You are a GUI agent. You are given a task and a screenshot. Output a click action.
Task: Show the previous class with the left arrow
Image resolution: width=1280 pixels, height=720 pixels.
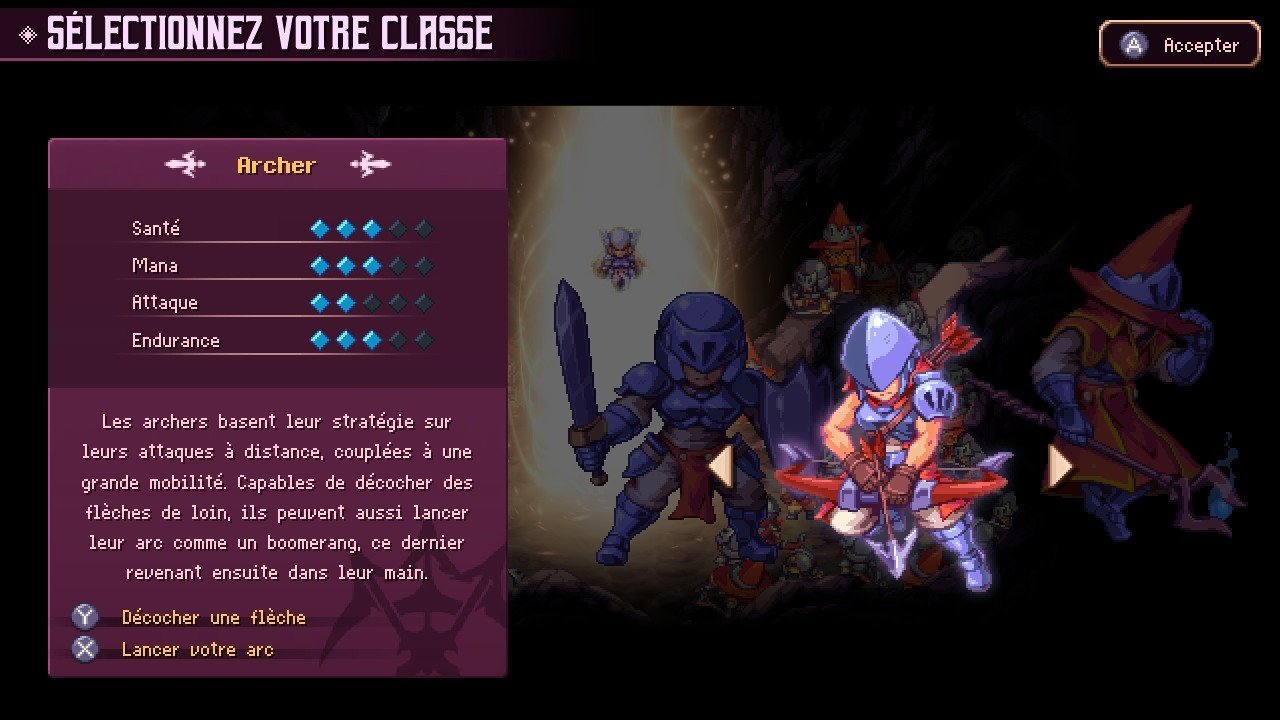click(721, 465)
